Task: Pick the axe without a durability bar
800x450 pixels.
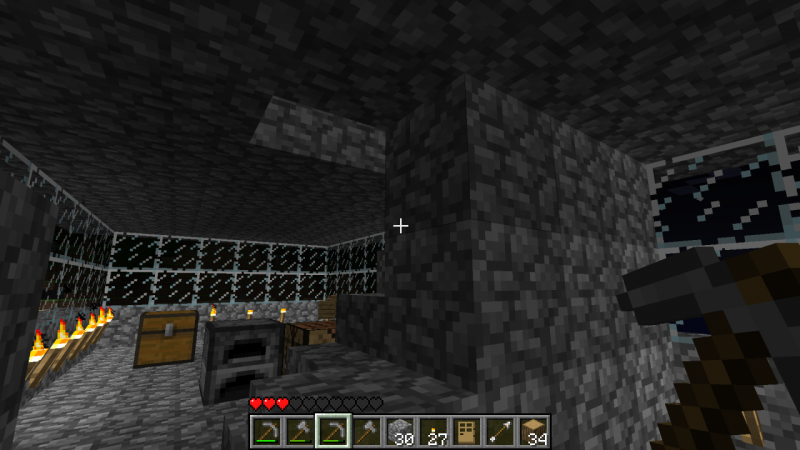Action: click(366, 430)
